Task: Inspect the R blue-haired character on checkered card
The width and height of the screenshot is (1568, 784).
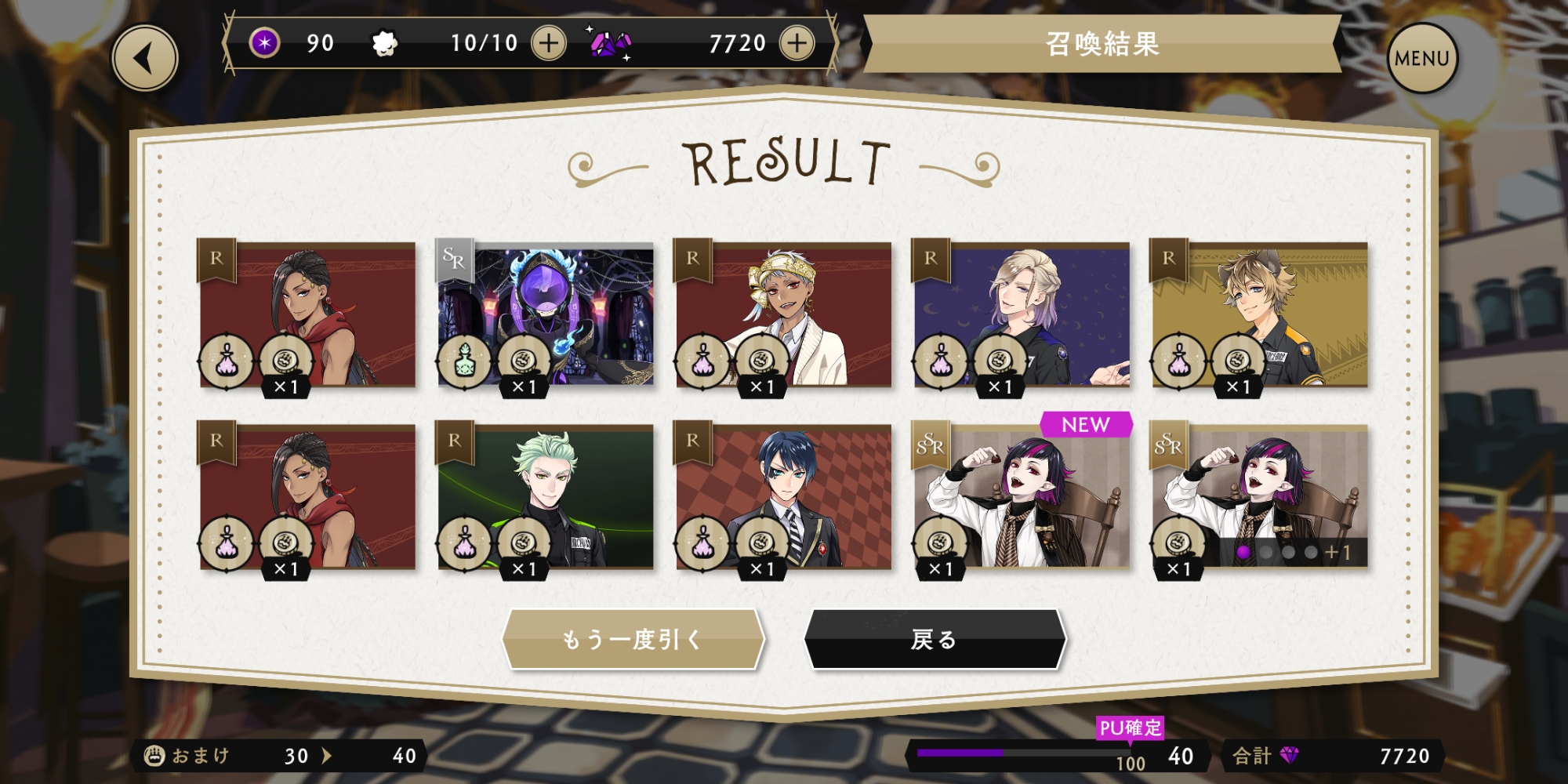Action: pos(783,497)
